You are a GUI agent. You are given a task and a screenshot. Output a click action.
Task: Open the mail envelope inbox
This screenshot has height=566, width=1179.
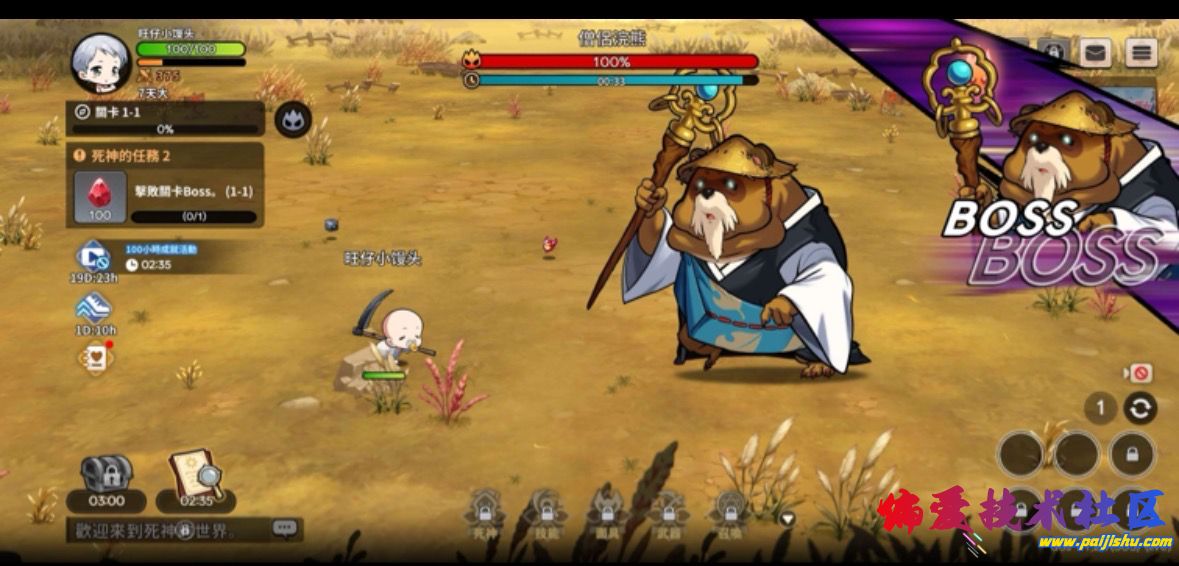pyautogui.click(x=1095, y=52)
